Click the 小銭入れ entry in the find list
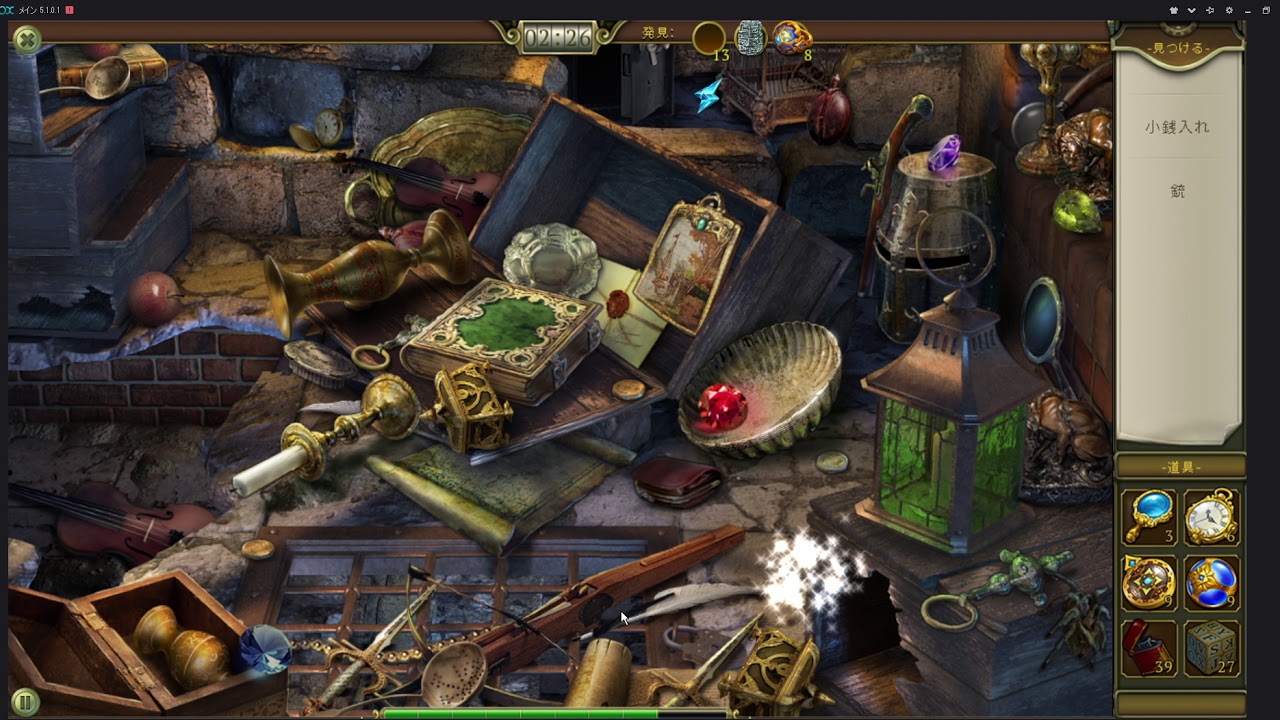1280x720 pixels. coord(1177,127)
